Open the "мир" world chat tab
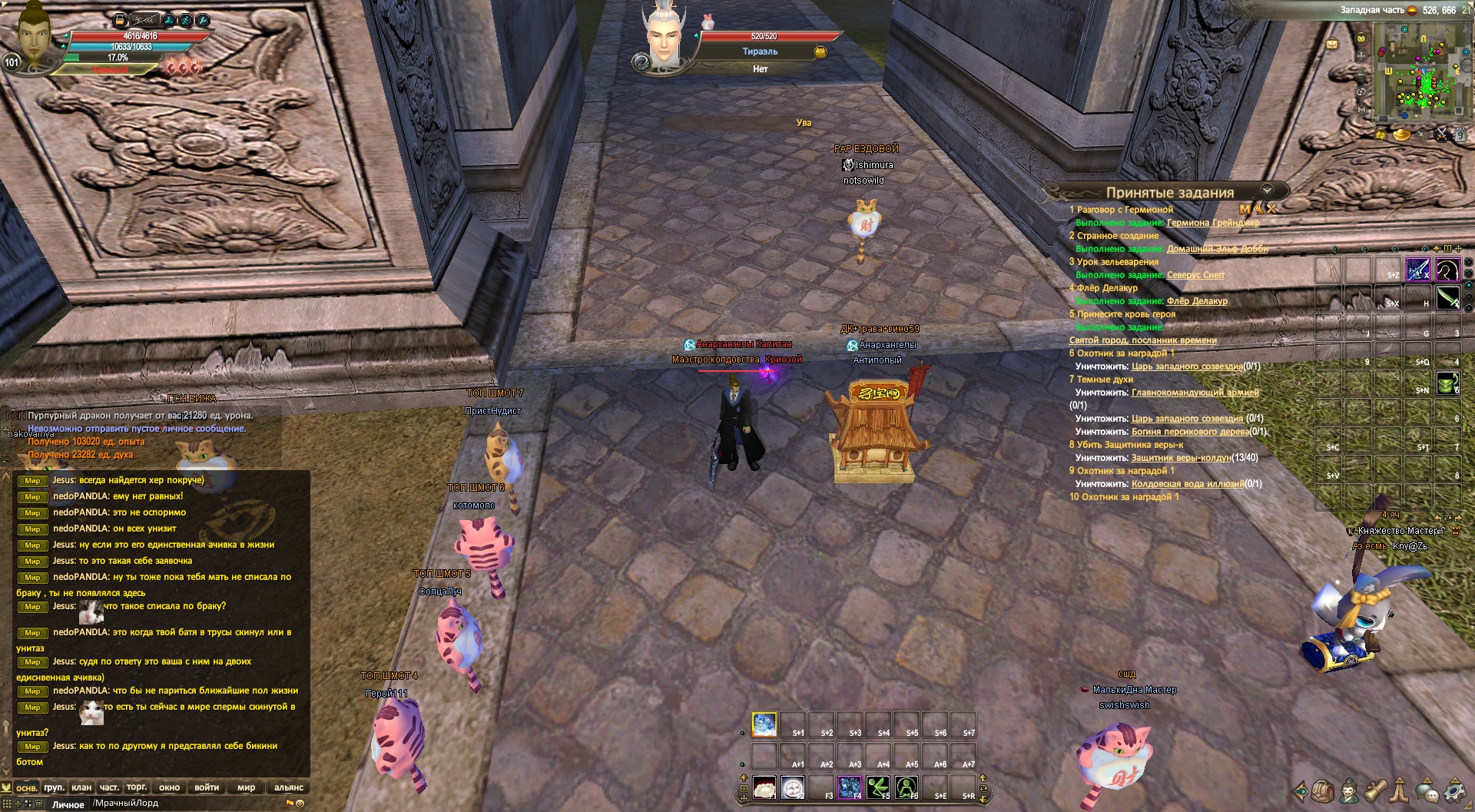The height and width of the screenshot is (812, 1475). pos(246,787)
